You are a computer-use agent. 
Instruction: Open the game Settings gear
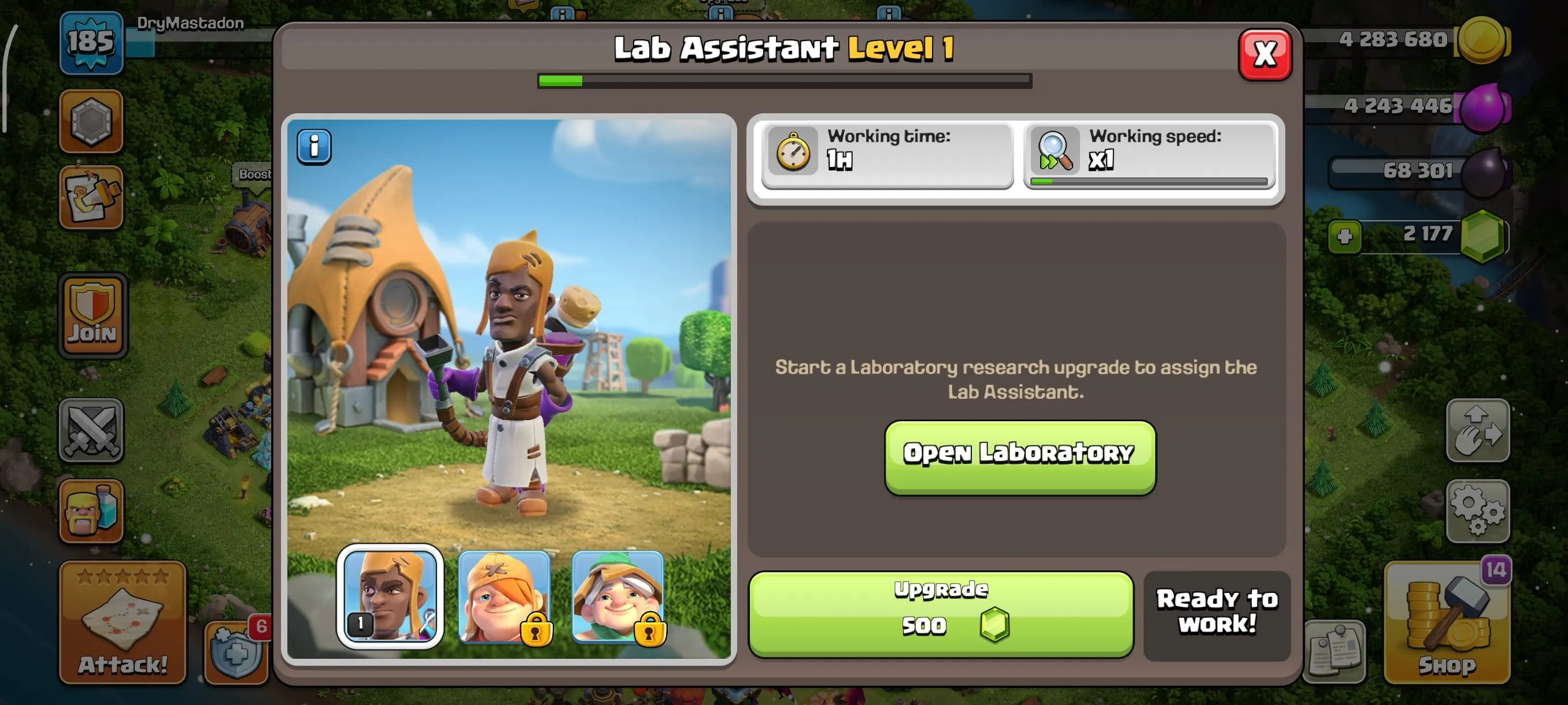[x=1478, y=511]
